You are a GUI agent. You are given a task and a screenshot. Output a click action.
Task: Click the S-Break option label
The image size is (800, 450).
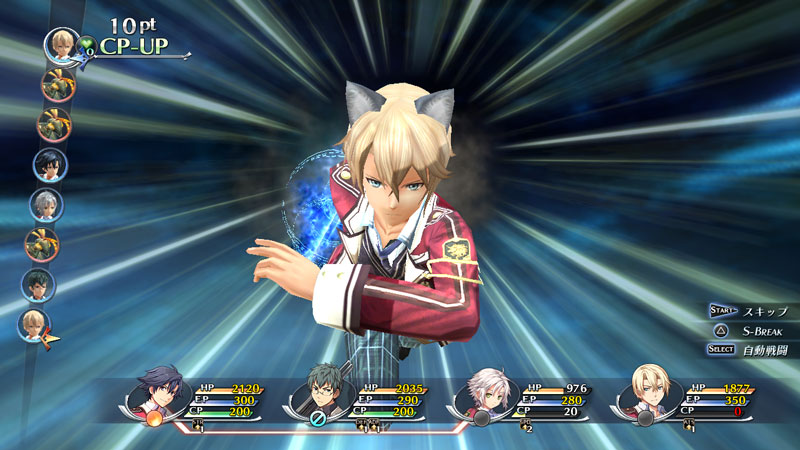pyautogui.click(x=762, y=330)
